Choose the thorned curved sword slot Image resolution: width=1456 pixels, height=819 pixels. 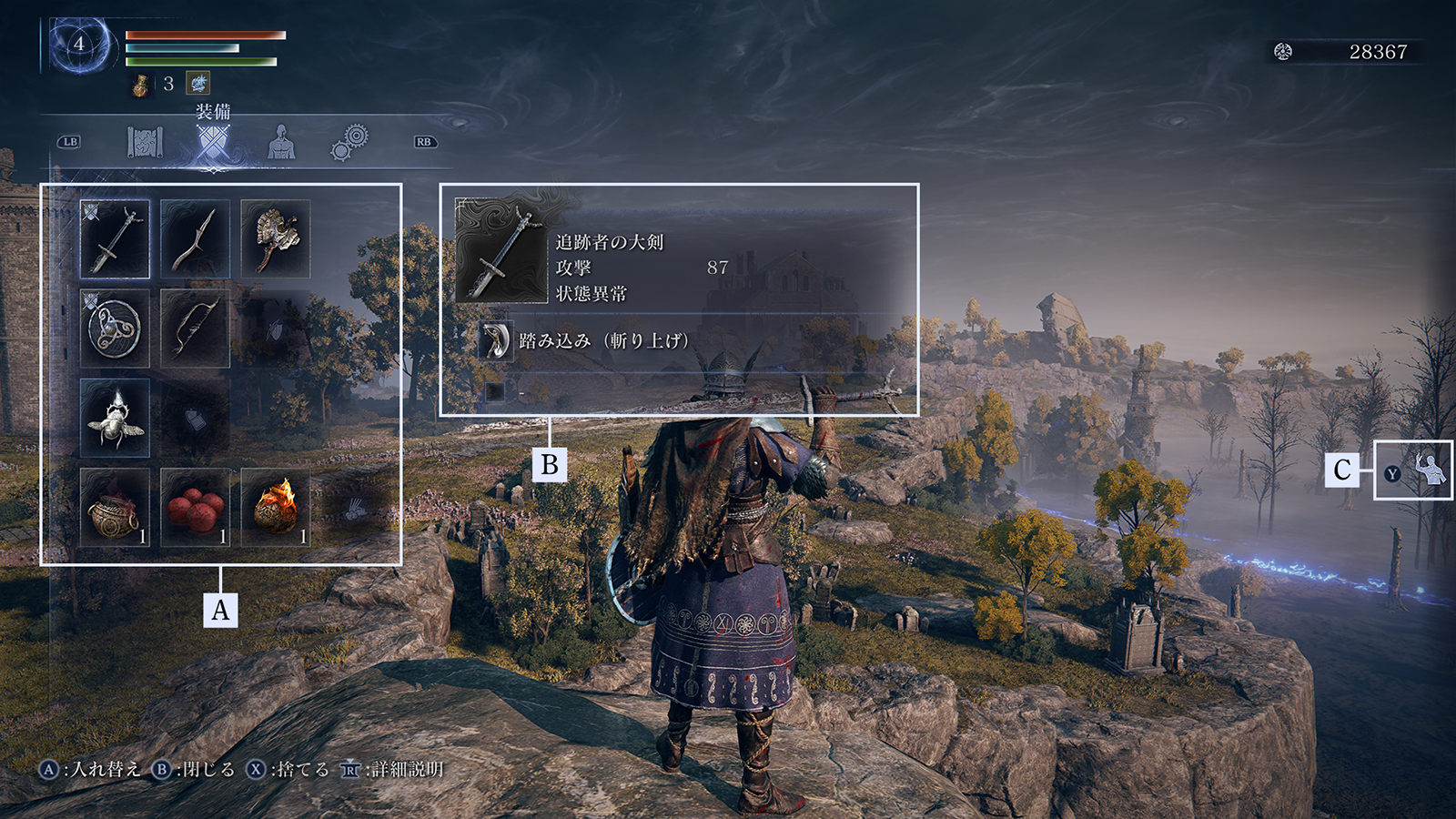coord(195,238)
